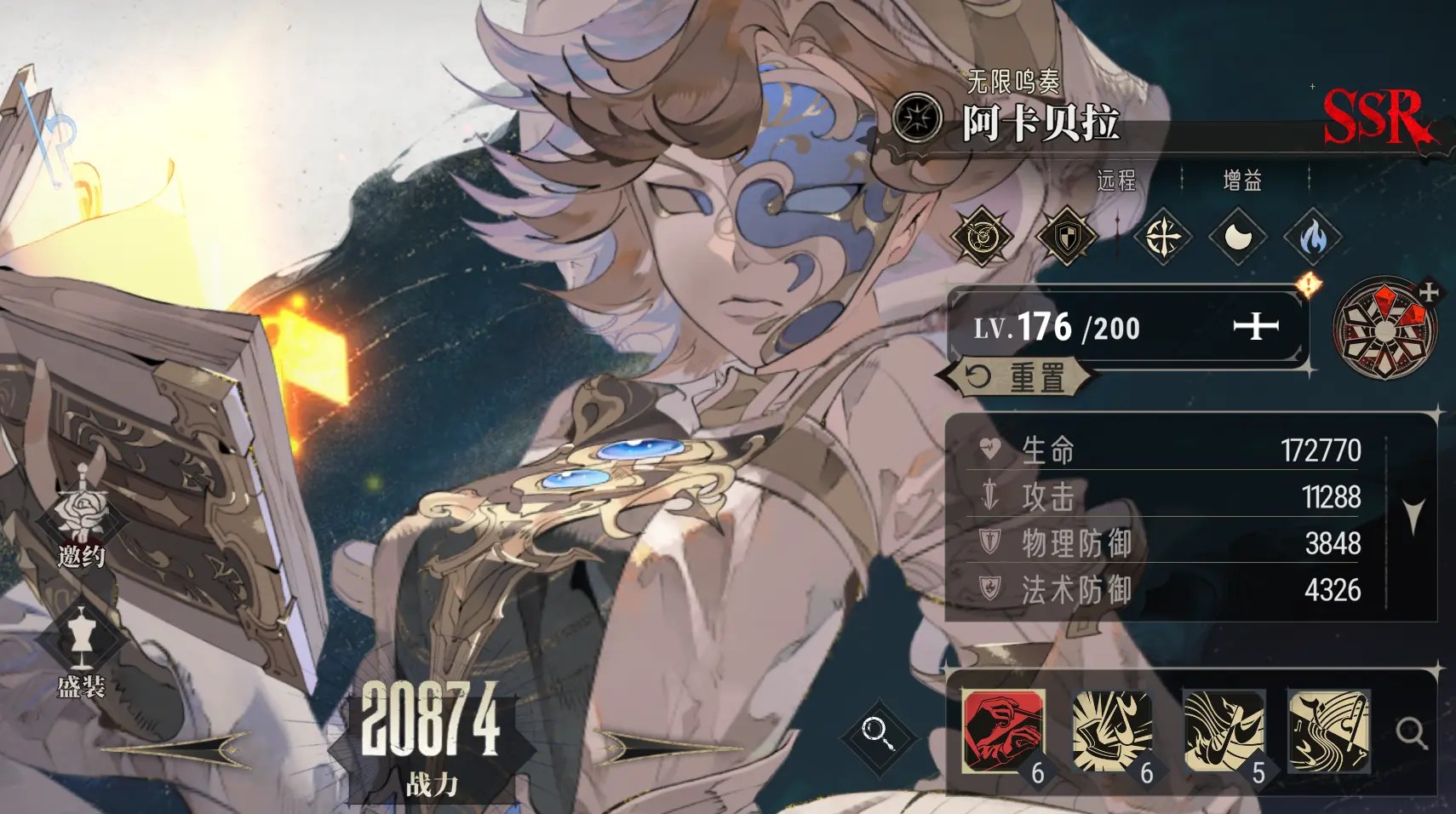
Task: Select the crescent moon trait icon
Action: click(1237, 237)
